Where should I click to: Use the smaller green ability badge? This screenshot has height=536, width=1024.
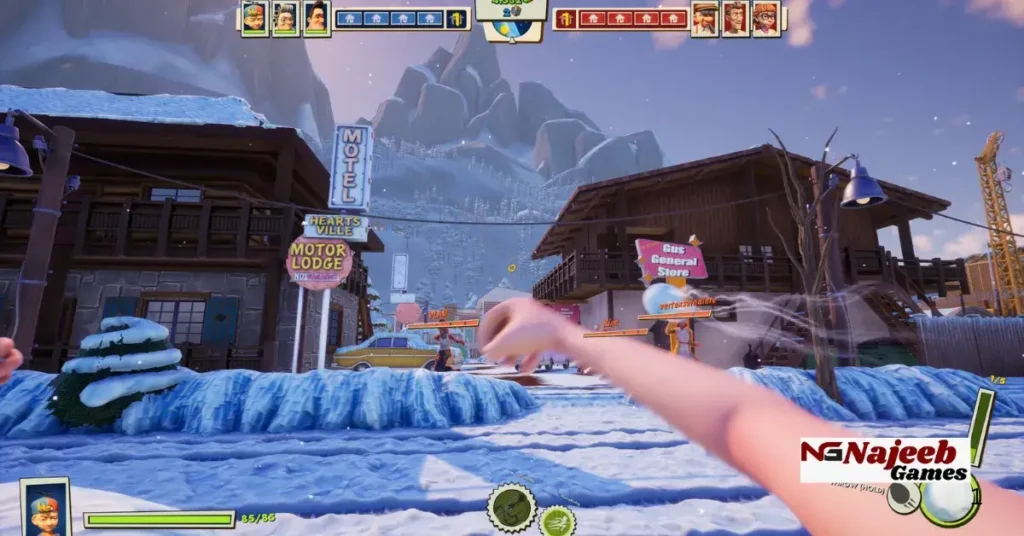point(557,521)
